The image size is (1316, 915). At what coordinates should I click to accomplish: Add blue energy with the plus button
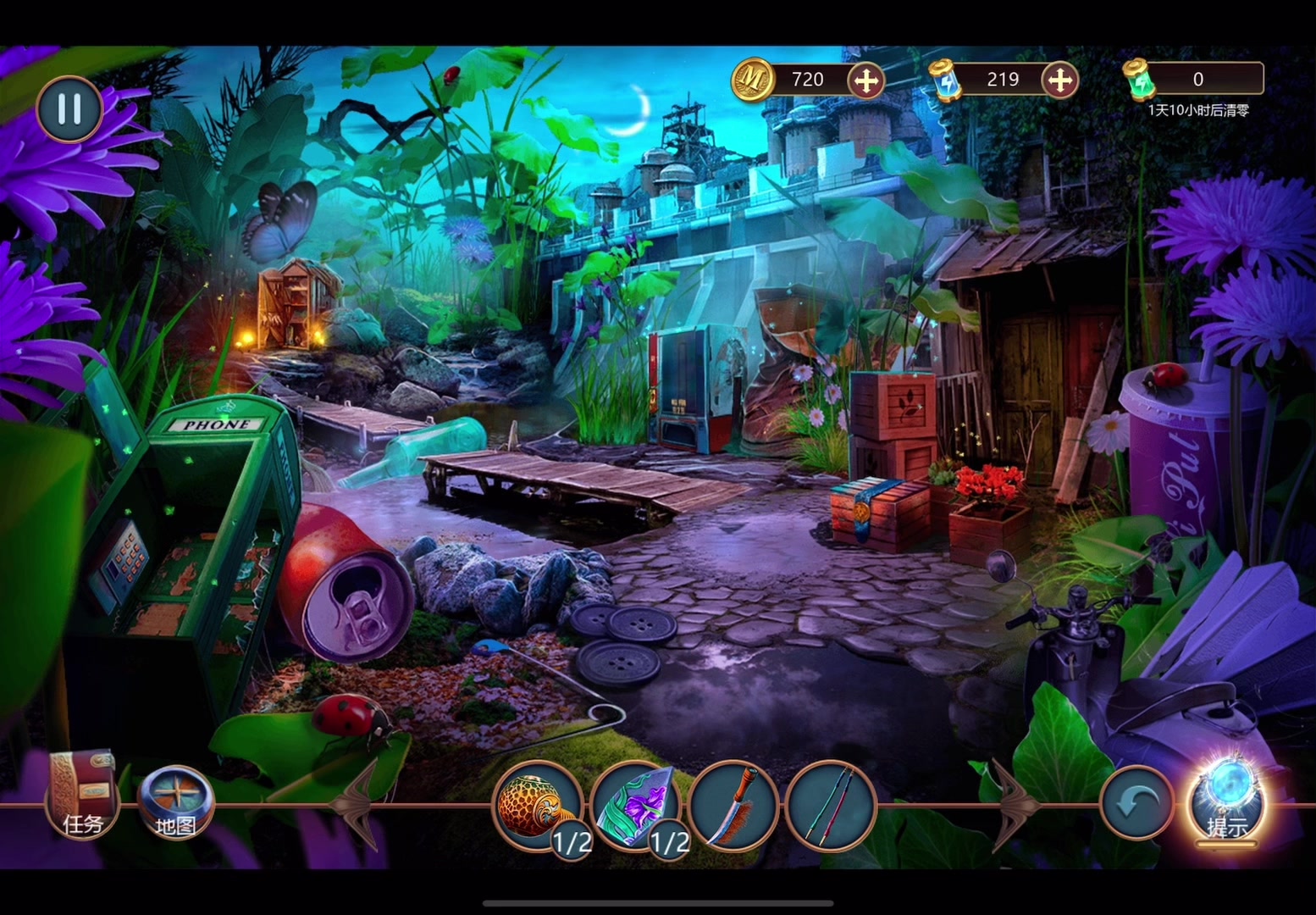(x=1059, y=80)
